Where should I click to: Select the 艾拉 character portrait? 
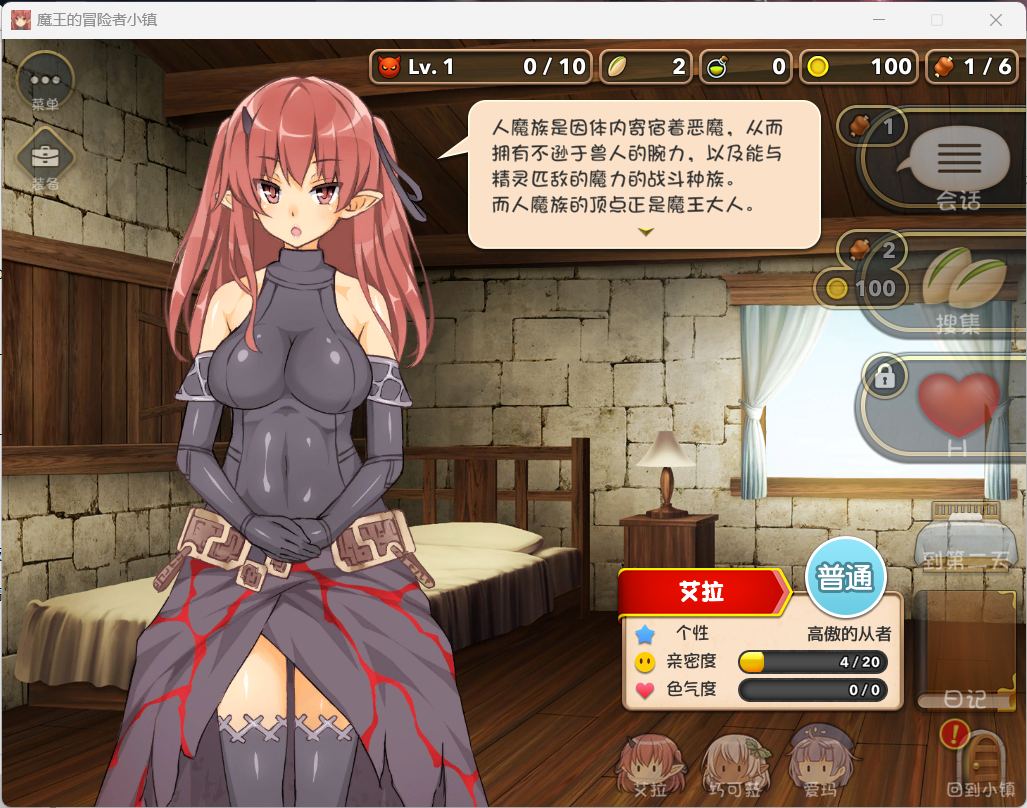click(650, 765)
